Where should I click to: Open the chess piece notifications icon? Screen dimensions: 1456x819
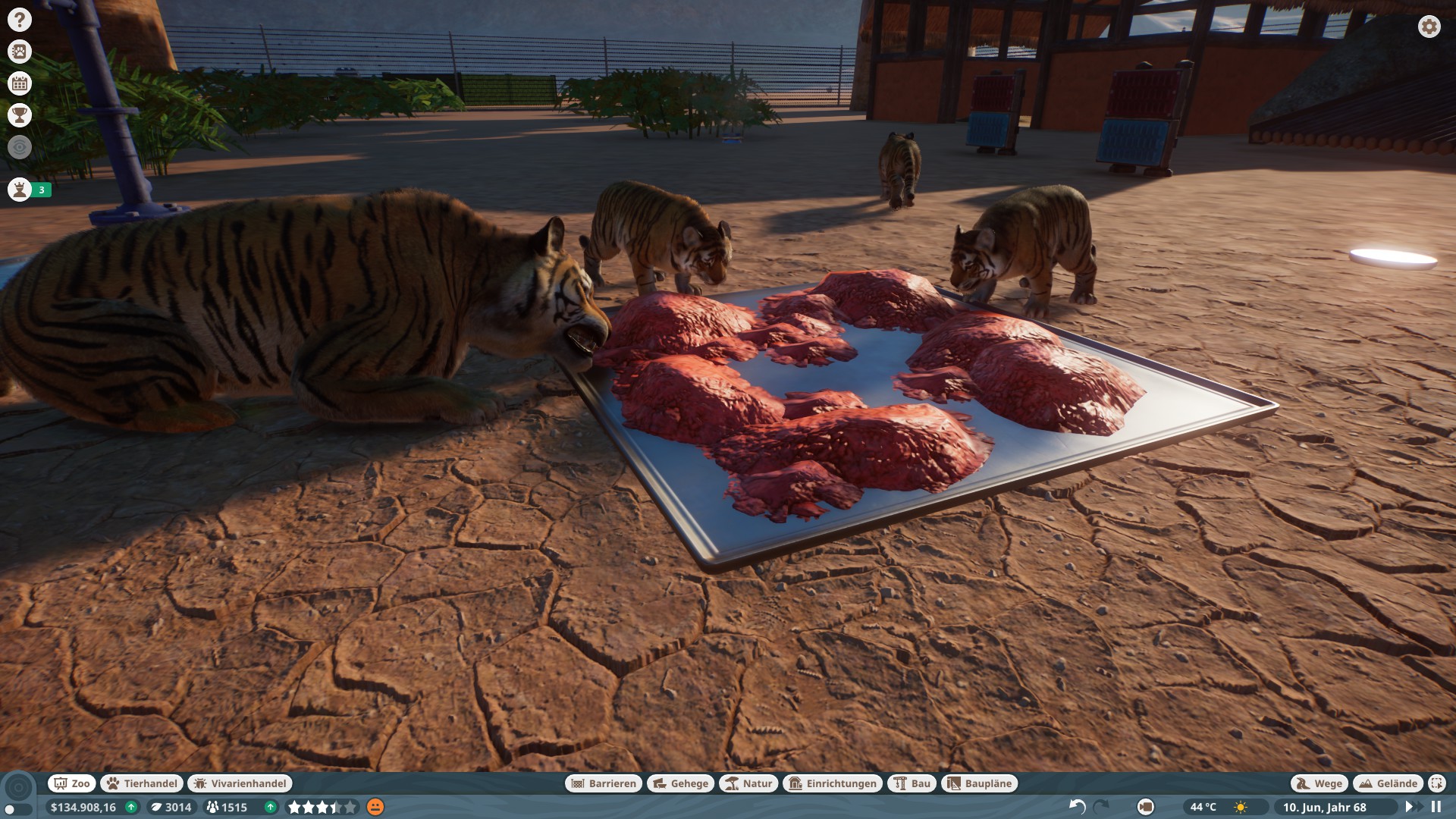click(x=20, y=190)
